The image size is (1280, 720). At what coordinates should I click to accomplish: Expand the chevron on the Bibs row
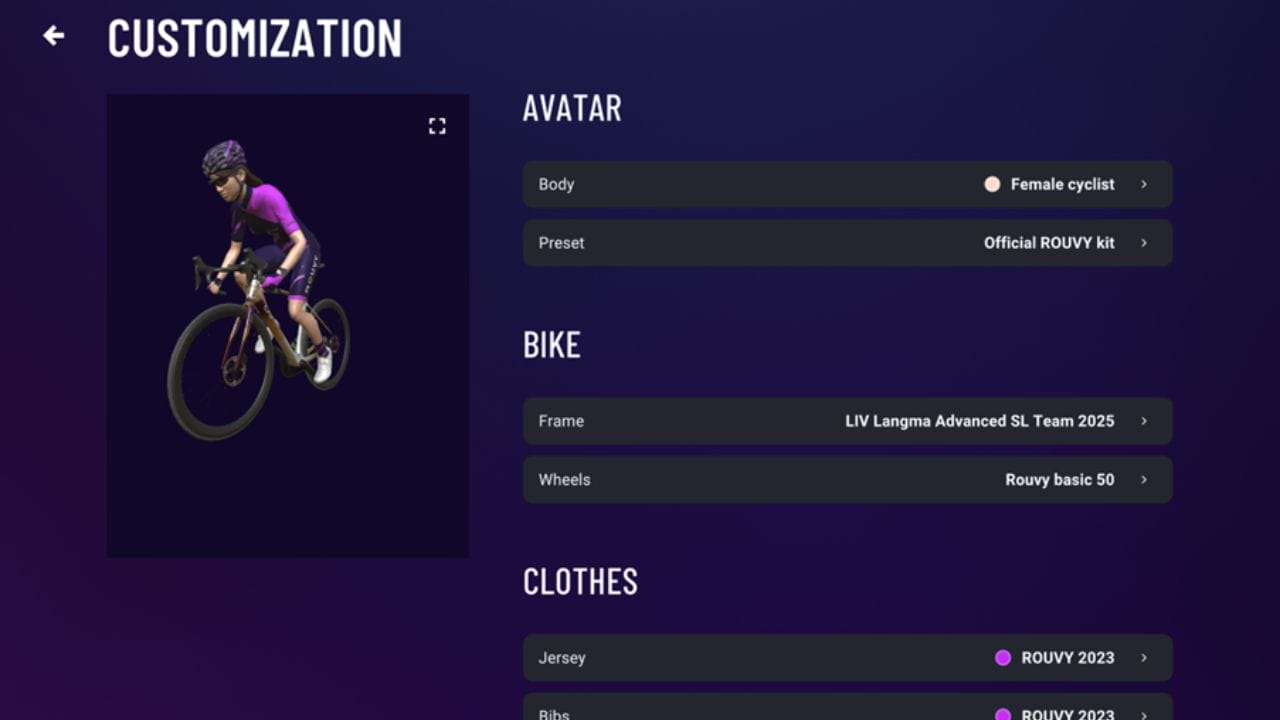pyautogui.click(x=1146, y=712)
